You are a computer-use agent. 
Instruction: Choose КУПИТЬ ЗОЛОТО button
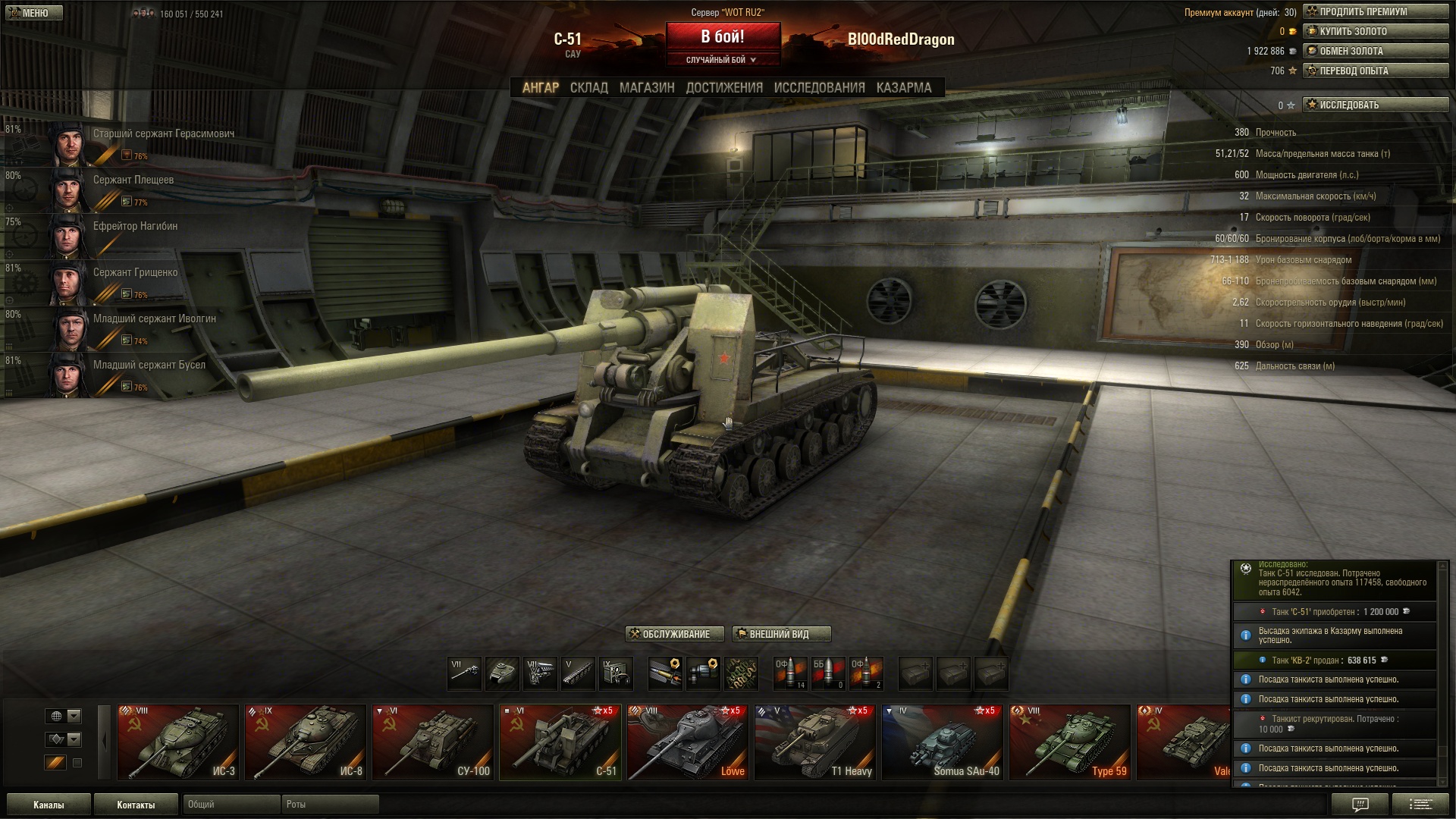[1375, 31]
